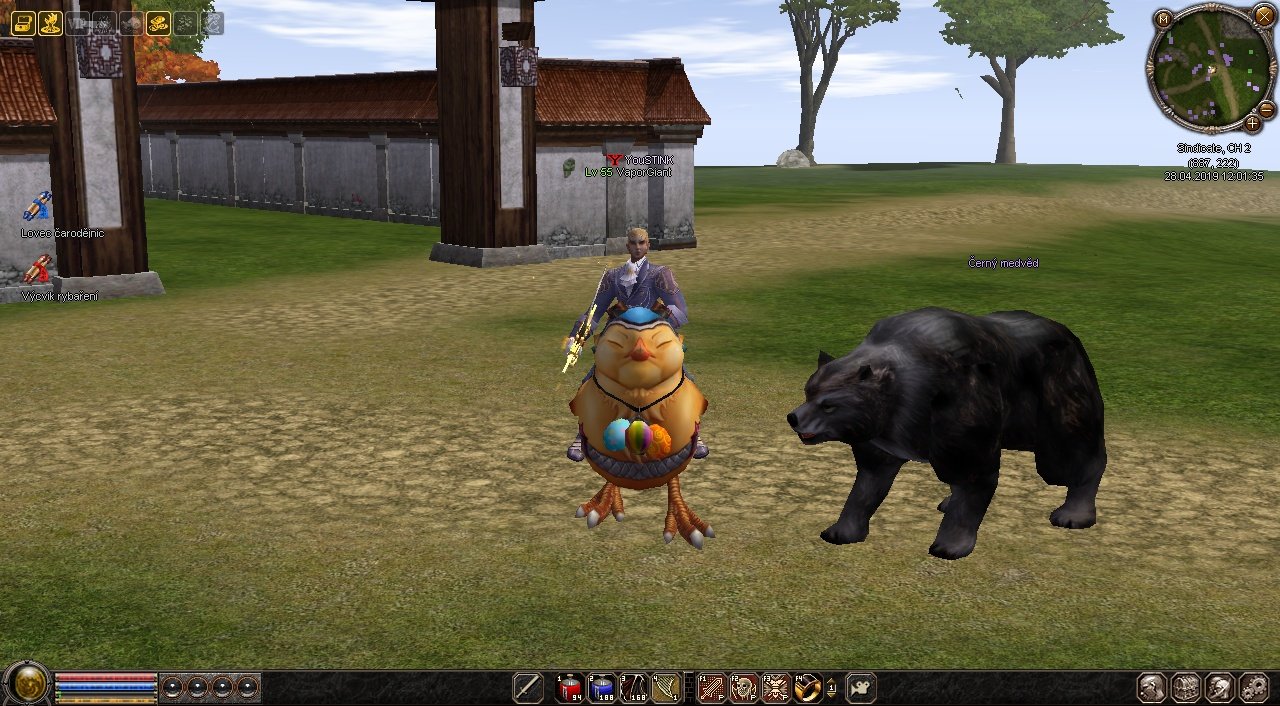Click the circular minimap
Image resolution: width=1280 pixels, height=706 pixels.
pos(1210,68)
